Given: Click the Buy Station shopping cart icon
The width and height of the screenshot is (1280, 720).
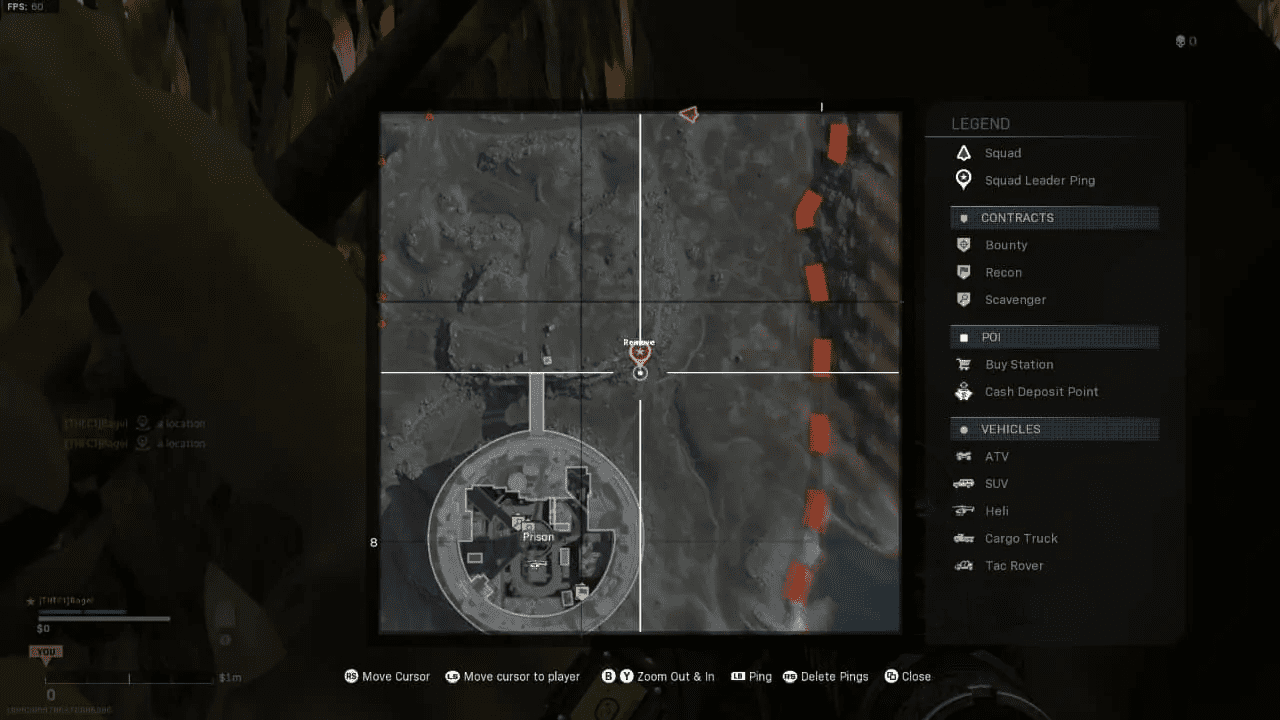Looking at the screenshot, I should coord(963,364).
